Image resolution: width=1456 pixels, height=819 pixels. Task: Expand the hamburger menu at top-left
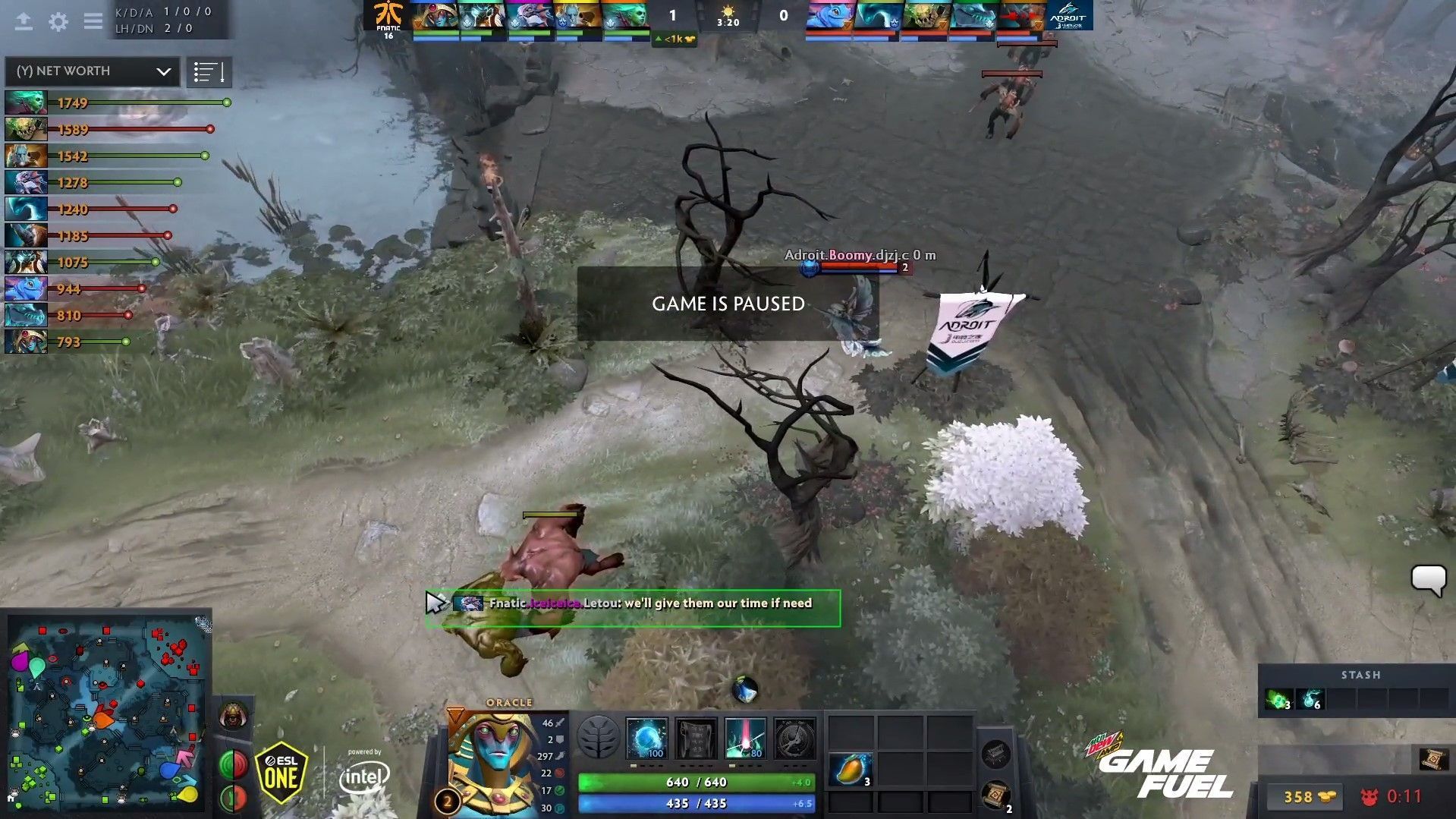click(93, 21)
